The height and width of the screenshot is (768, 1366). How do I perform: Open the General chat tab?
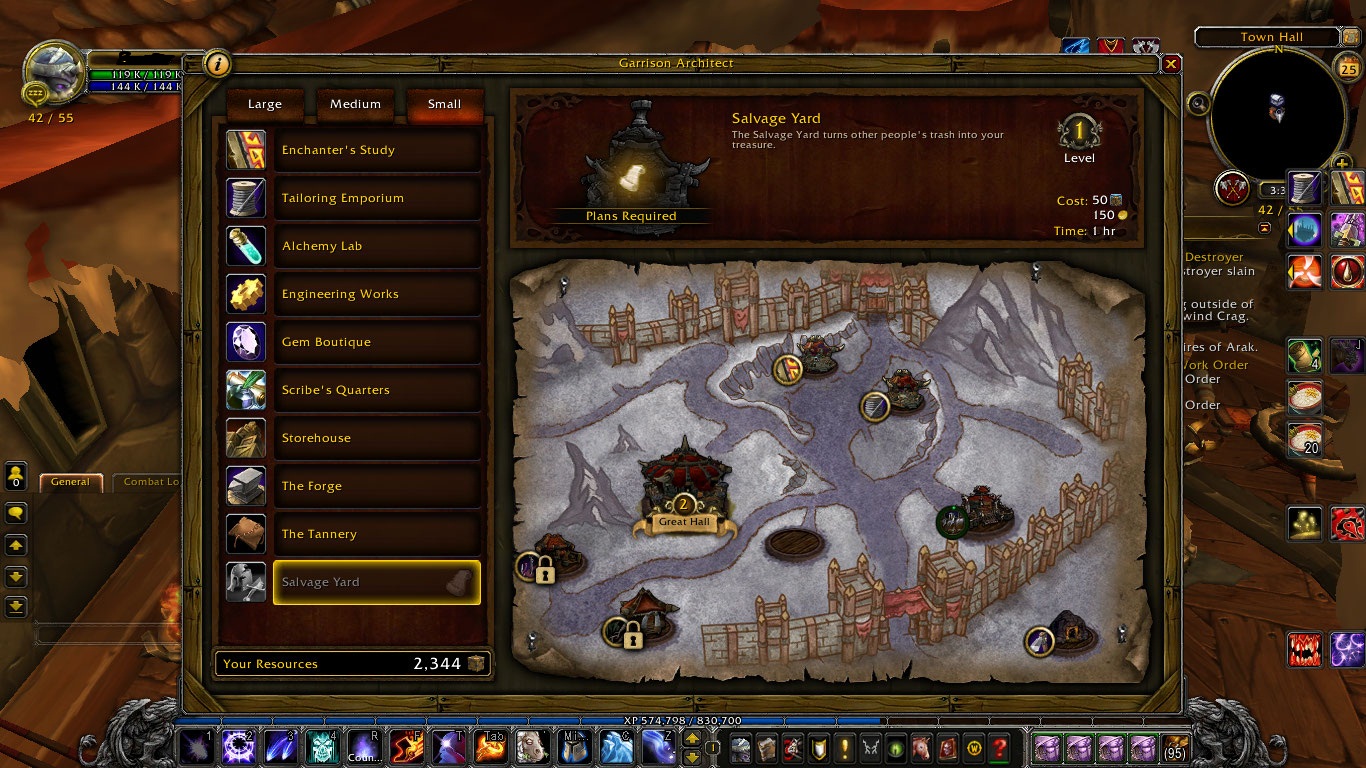70,482
